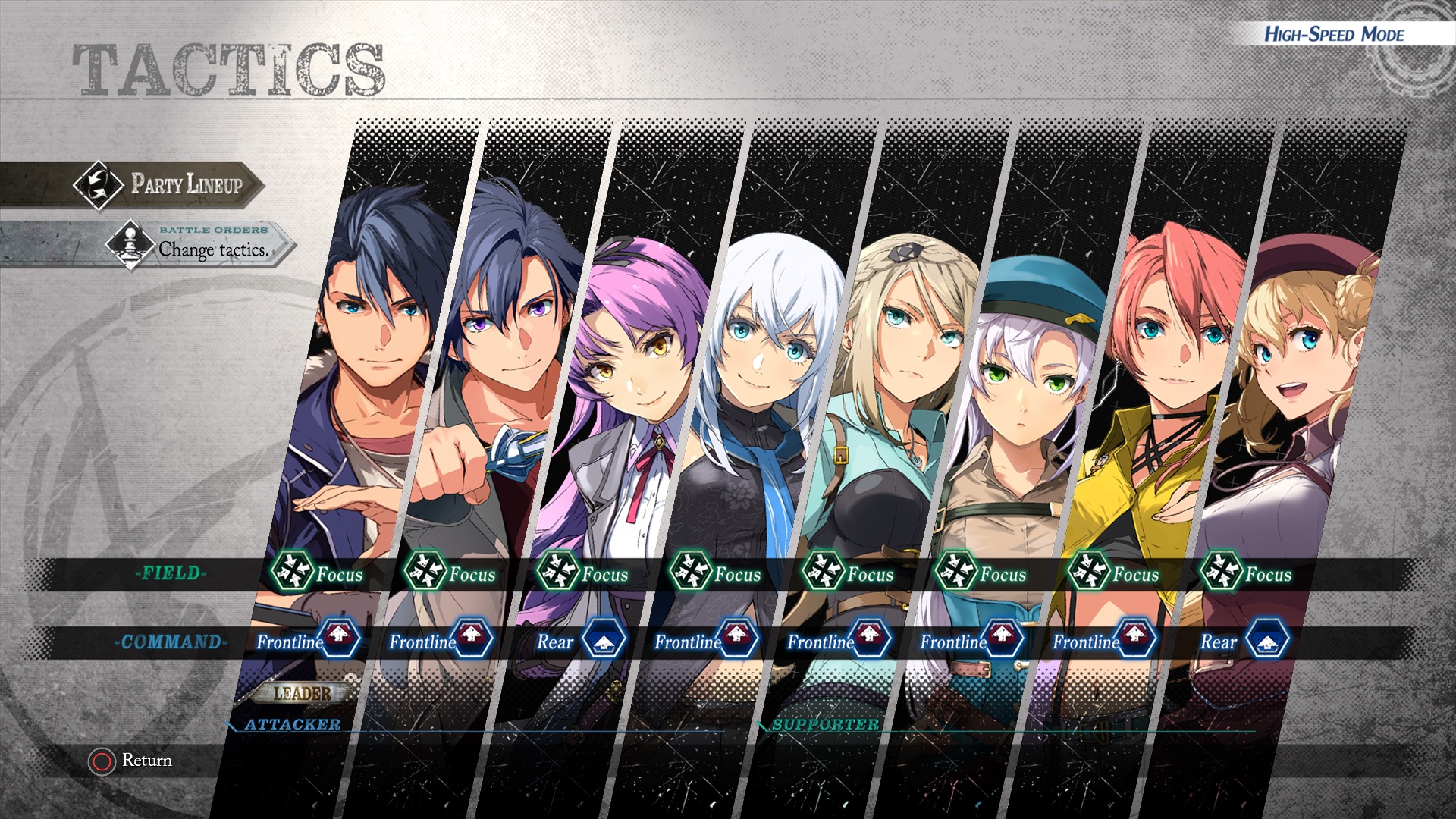Select the pink-haired woman in the yellow jacket
1456x819 pixels.
pyautogui.click(x=1160, y=379)
